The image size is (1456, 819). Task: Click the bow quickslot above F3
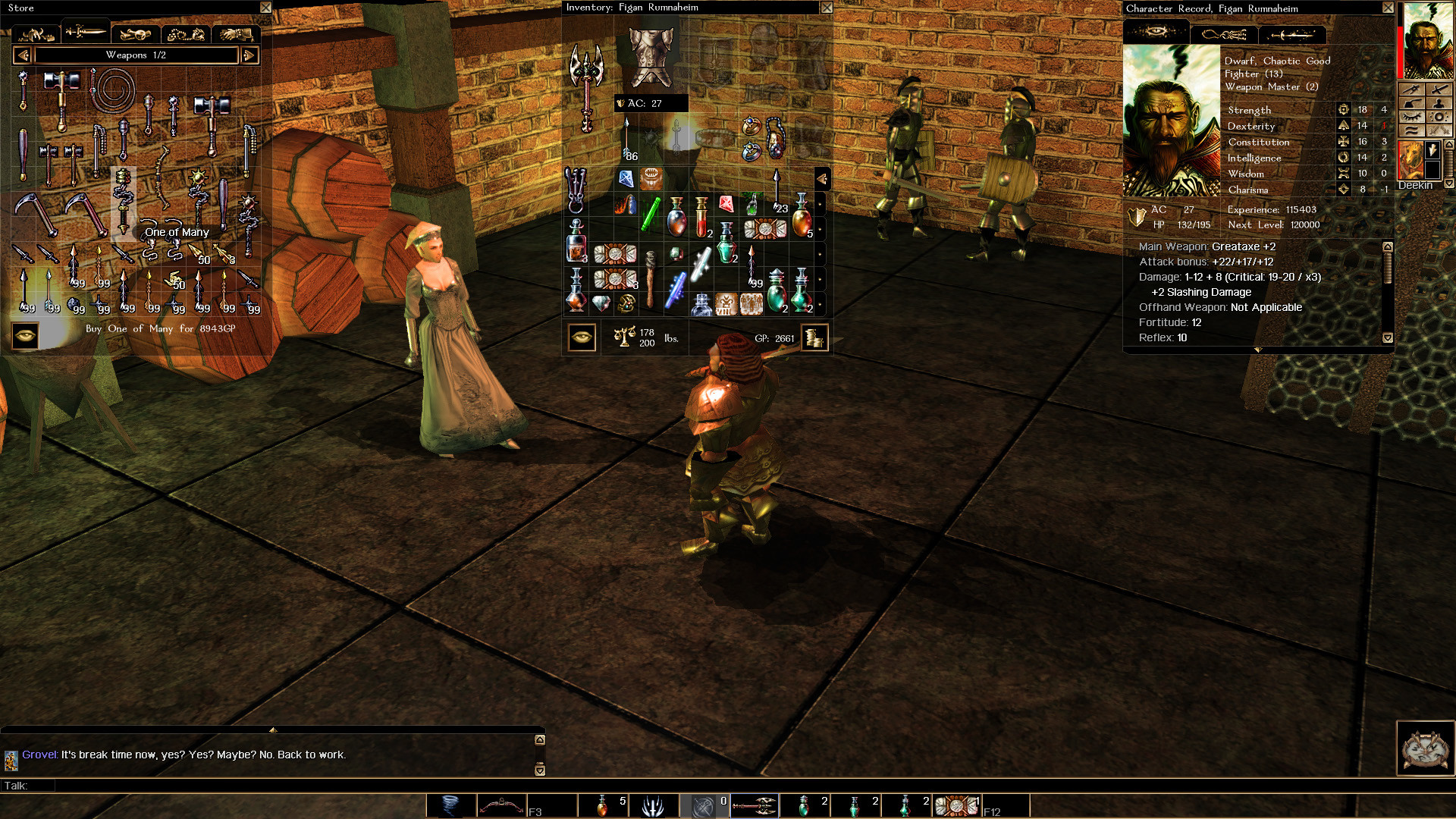tap(500, 805)
